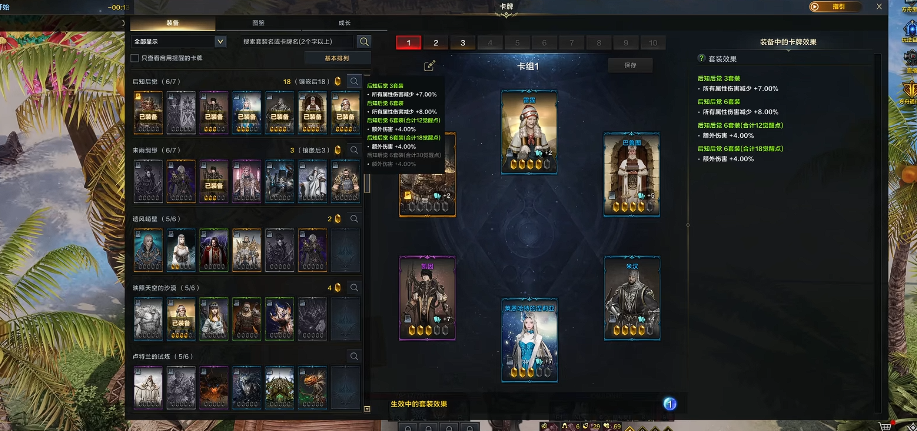Viewport: 917px width, 431px height.
Task: Click the help icon beside 套装效果
Action: (x=702, y=59)
